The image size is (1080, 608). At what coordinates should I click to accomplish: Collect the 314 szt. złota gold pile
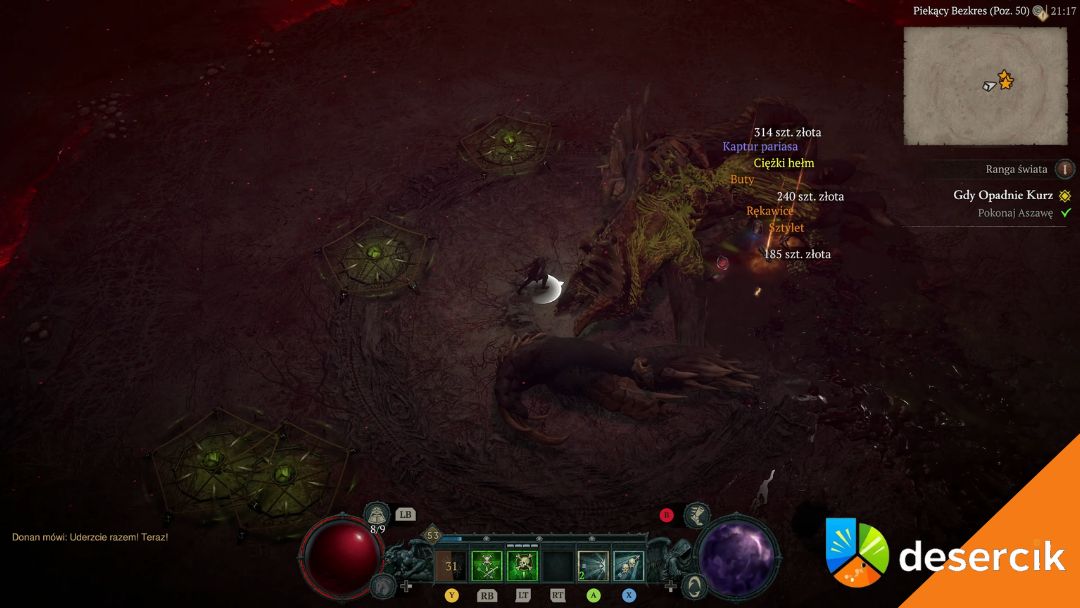[787, 132]
